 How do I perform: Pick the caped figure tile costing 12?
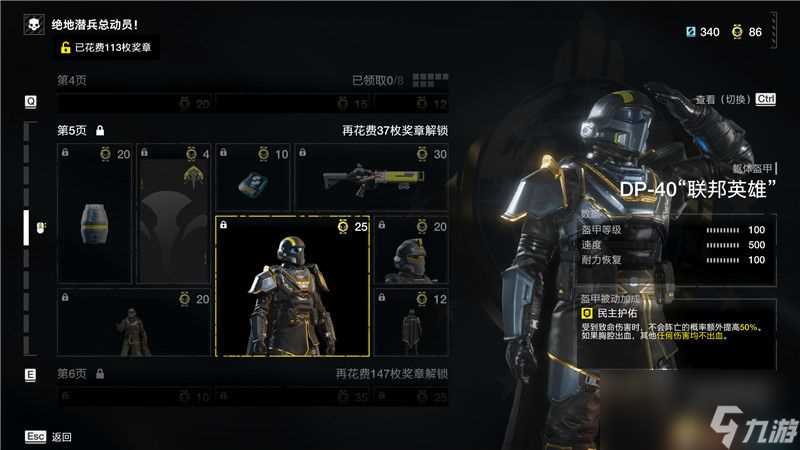coord(411,323)
